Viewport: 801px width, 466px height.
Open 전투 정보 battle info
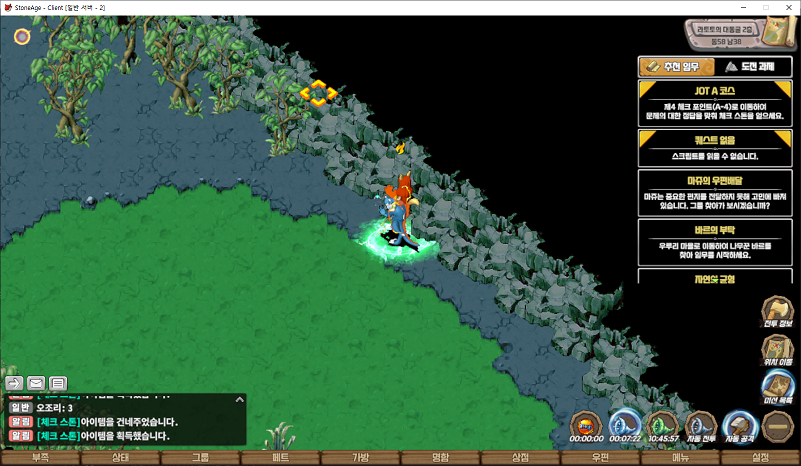click(x=778, y=313)
